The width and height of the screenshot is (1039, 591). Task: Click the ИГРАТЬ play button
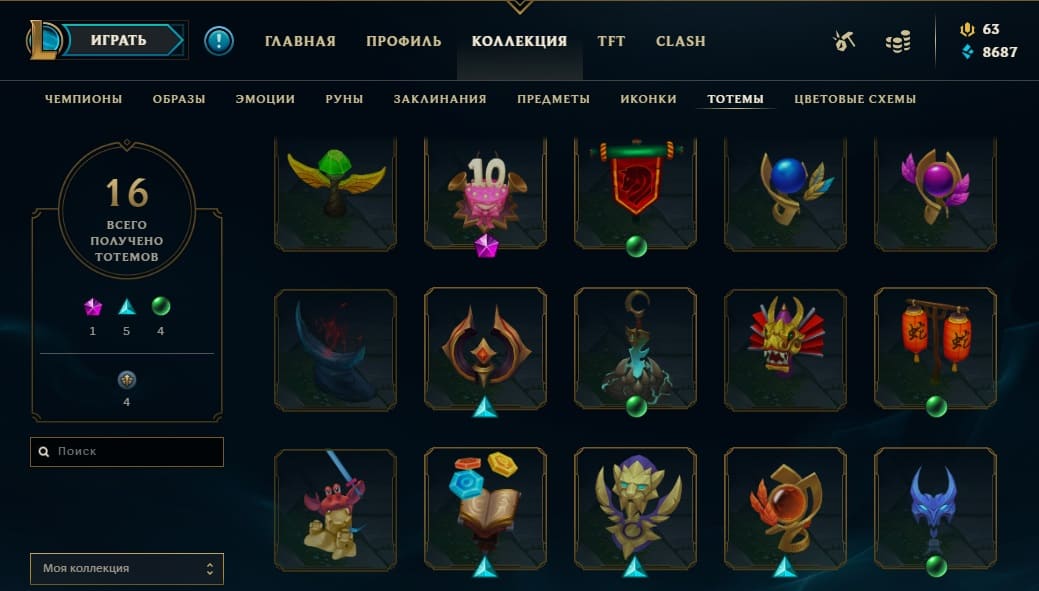[119, 41]
